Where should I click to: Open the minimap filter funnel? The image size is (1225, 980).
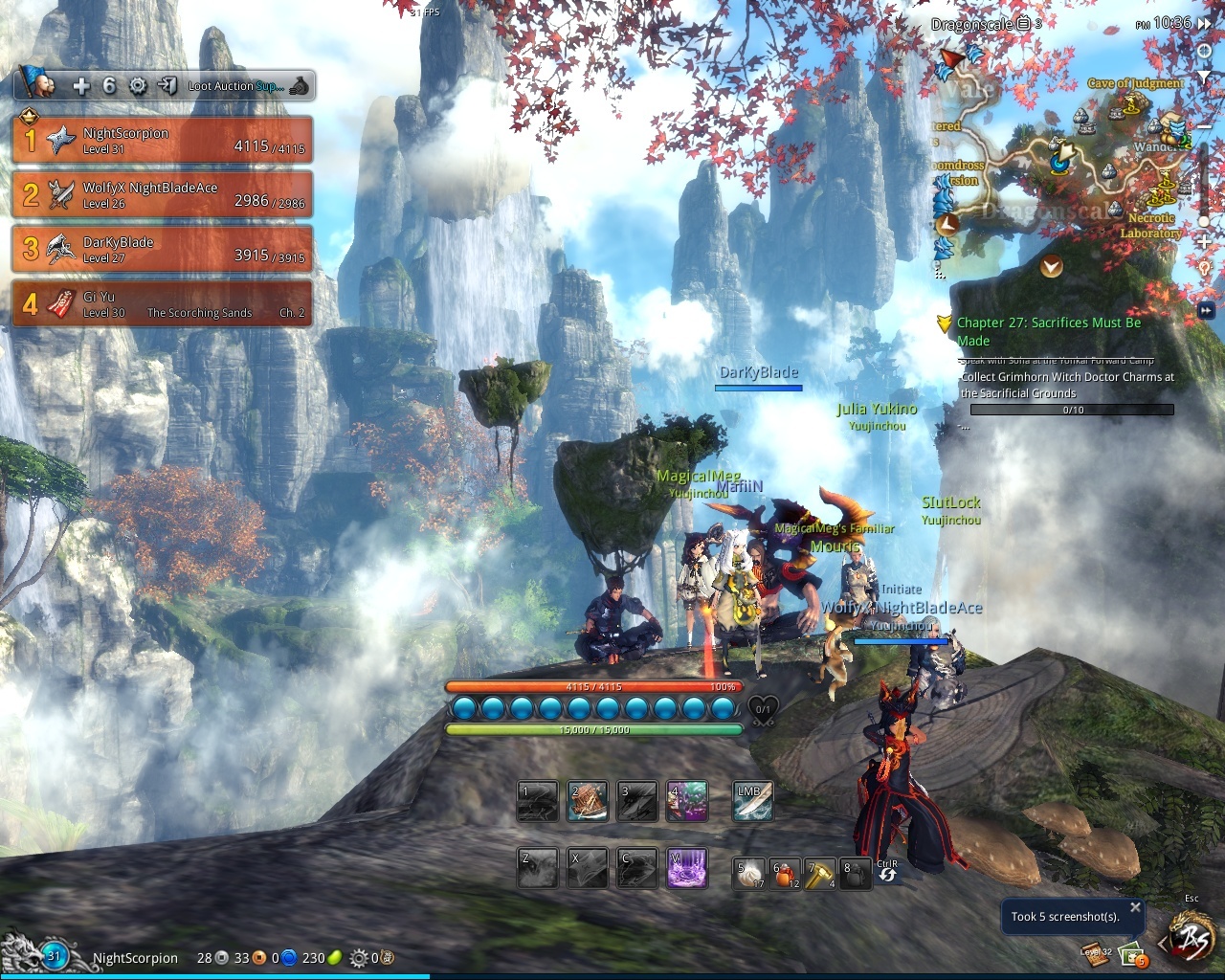pos(1205,74)
